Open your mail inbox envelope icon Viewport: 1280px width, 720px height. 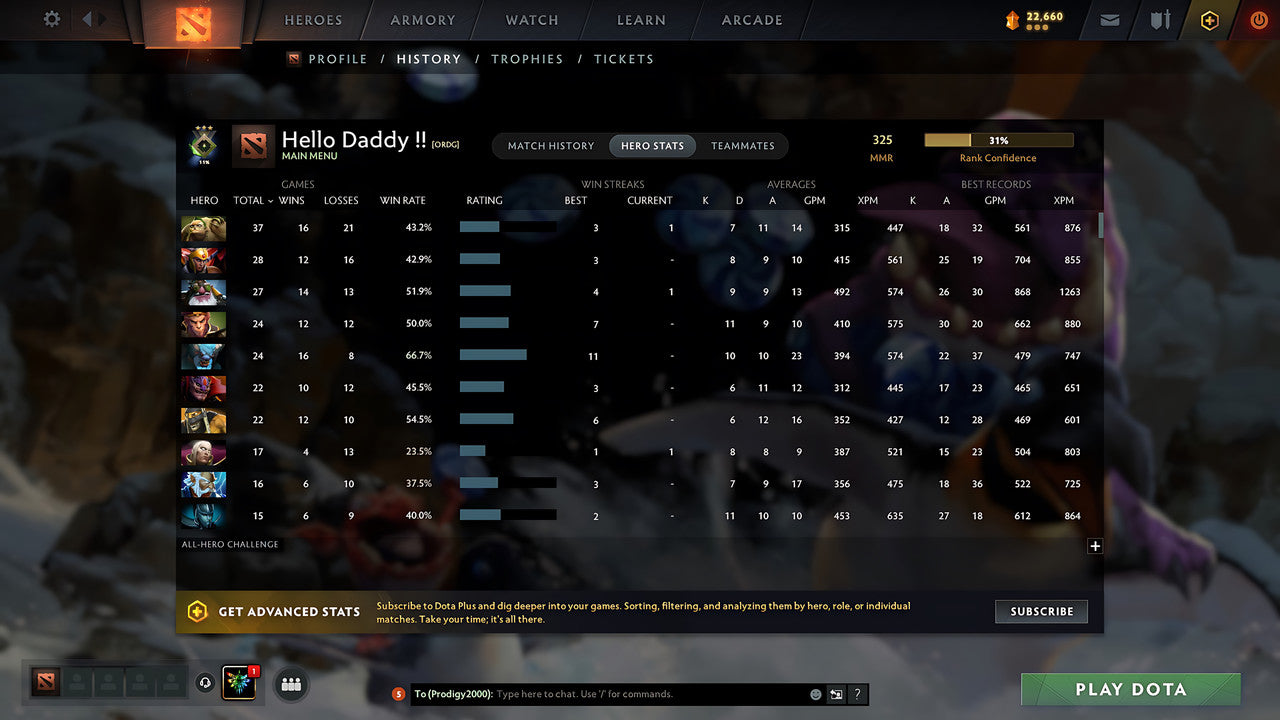coord(1109,20)
